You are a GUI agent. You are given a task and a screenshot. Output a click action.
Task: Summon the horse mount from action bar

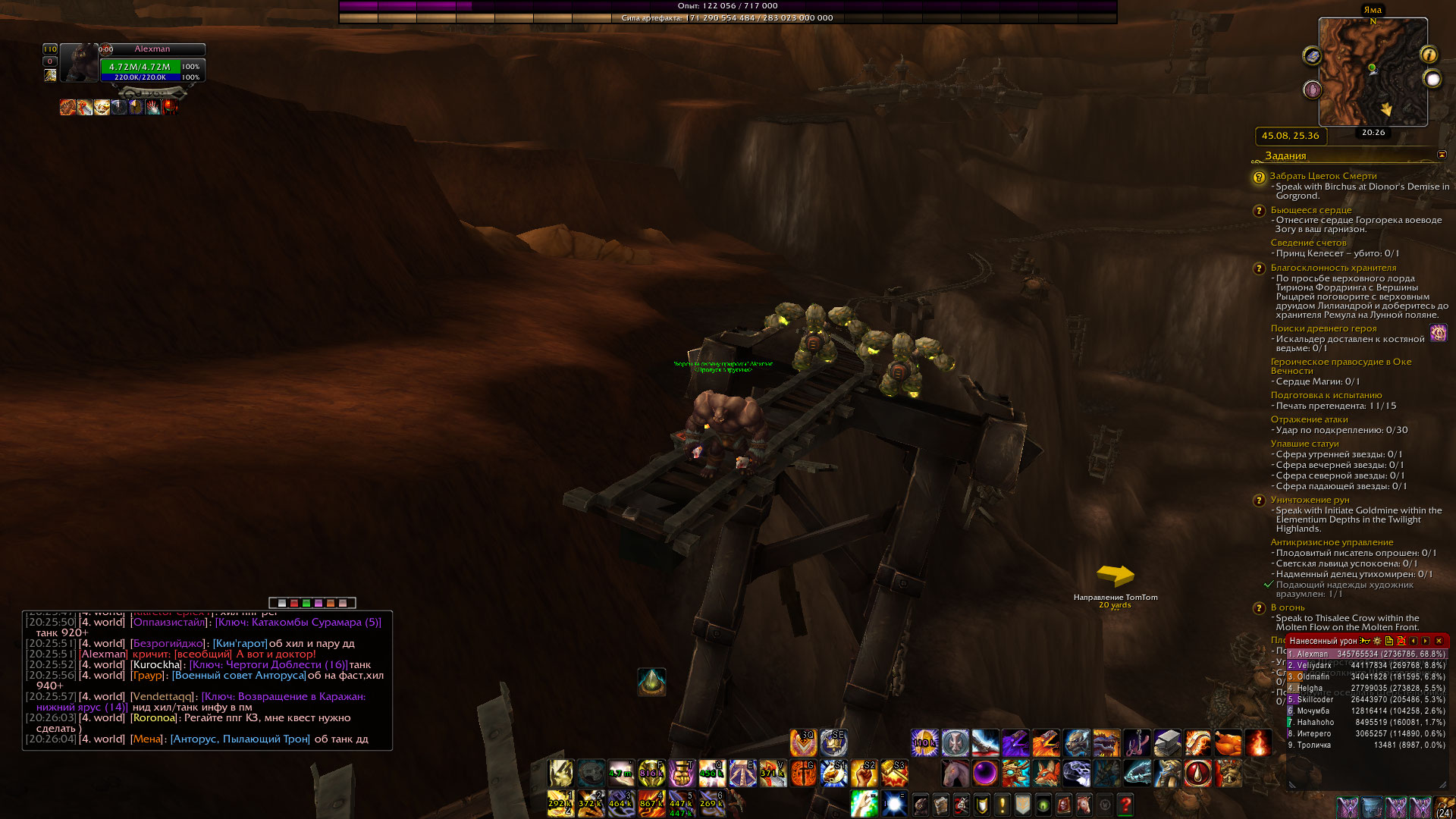click(955, 773)
